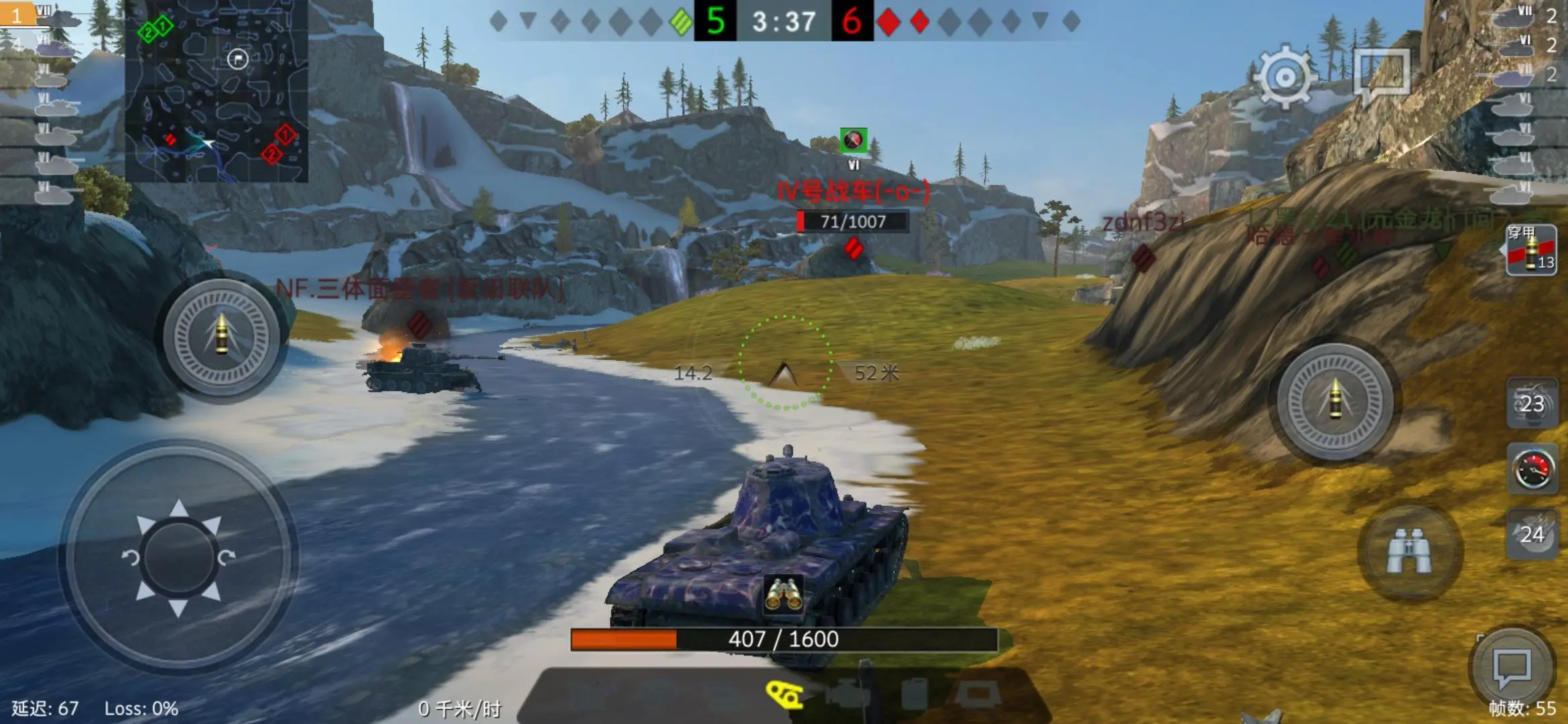1568x724 pixels.
Task: Select the 穿甲 armor-piercing shell slot
Action: pyautogui.click(x=1531, y=250)
